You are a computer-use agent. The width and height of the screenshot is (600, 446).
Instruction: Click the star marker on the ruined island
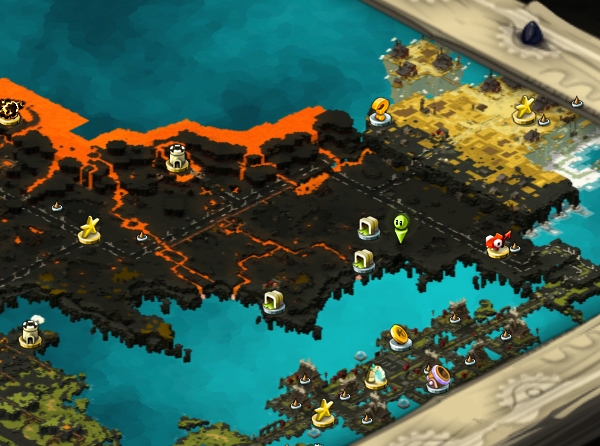(323, 412)
